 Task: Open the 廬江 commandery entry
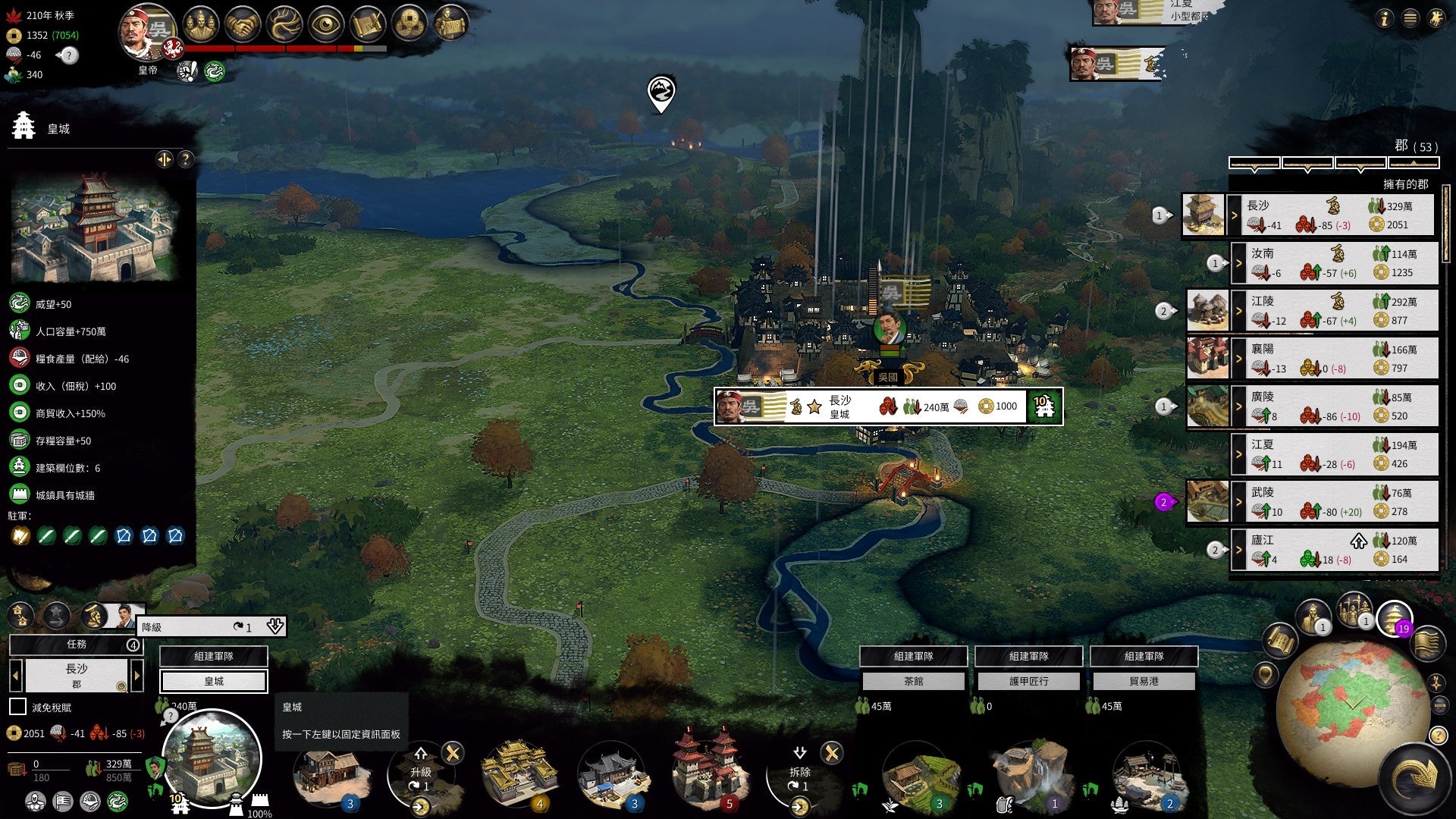click(x=1336, y=550)
